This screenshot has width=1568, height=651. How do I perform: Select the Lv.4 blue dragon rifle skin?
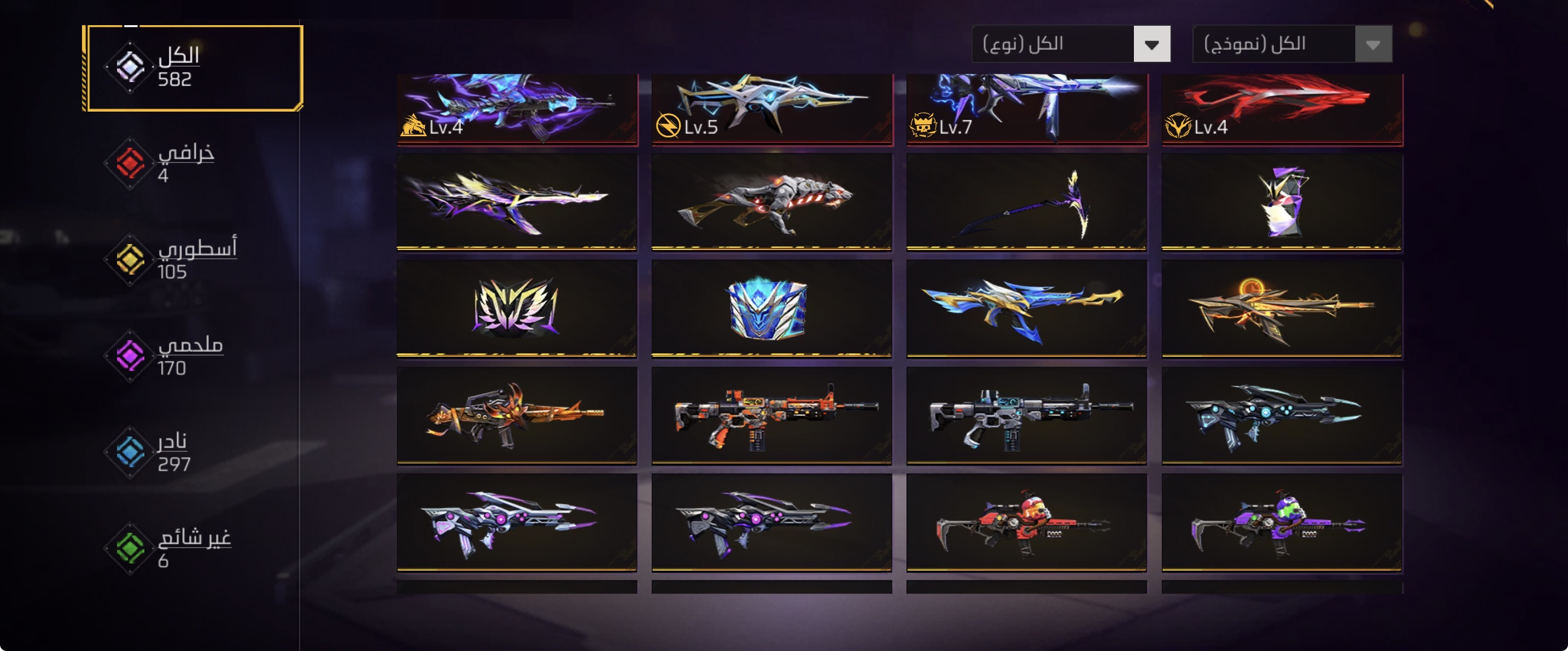click(x=517, y=108)
